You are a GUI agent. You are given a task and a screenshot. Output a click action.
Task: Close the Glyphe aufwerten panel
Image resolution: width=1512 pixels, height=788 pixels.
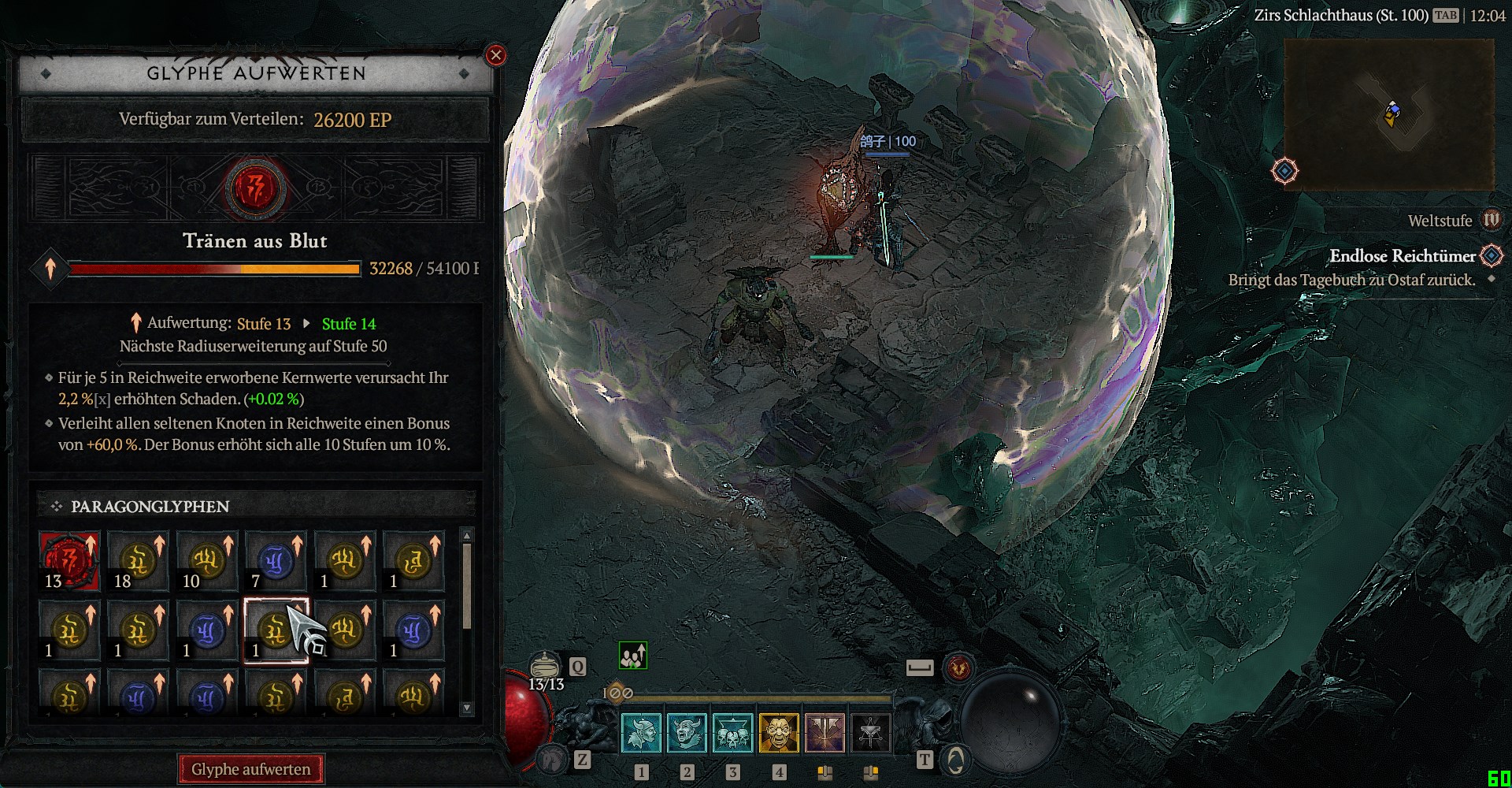coord(495,55)
